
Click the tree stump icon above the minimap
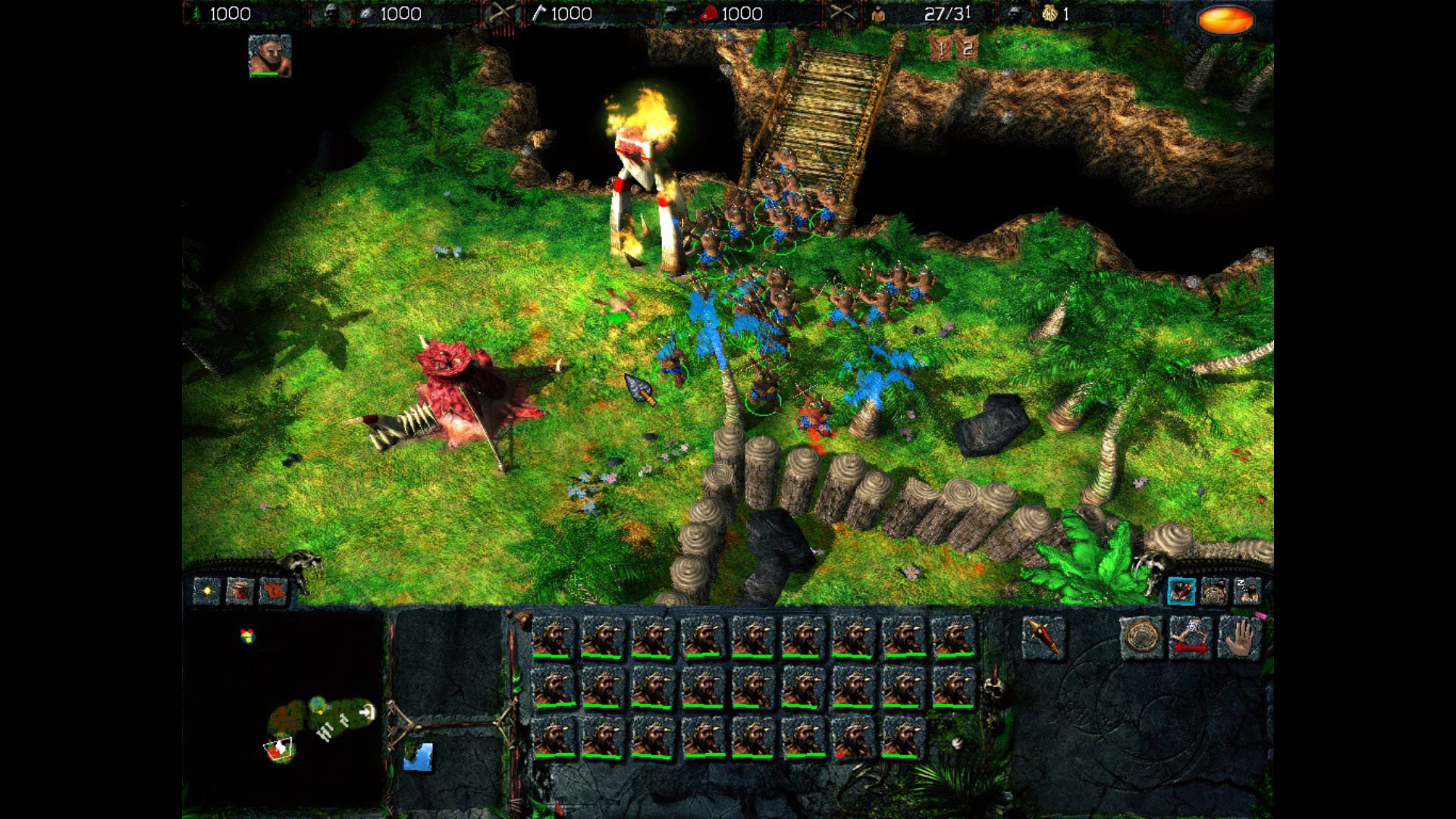240,590
